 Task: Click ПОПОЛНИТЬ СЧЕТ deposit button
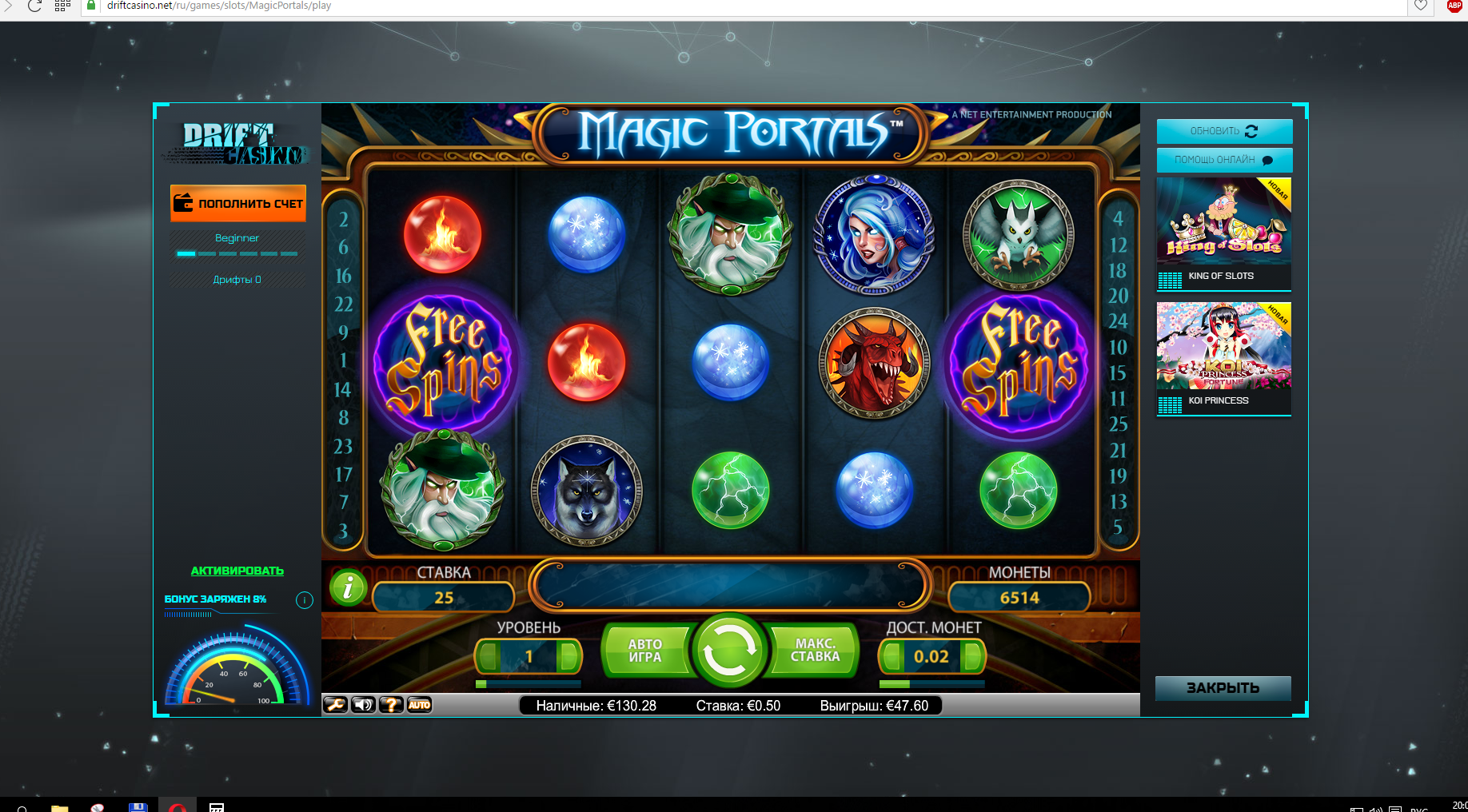(238, 203)
